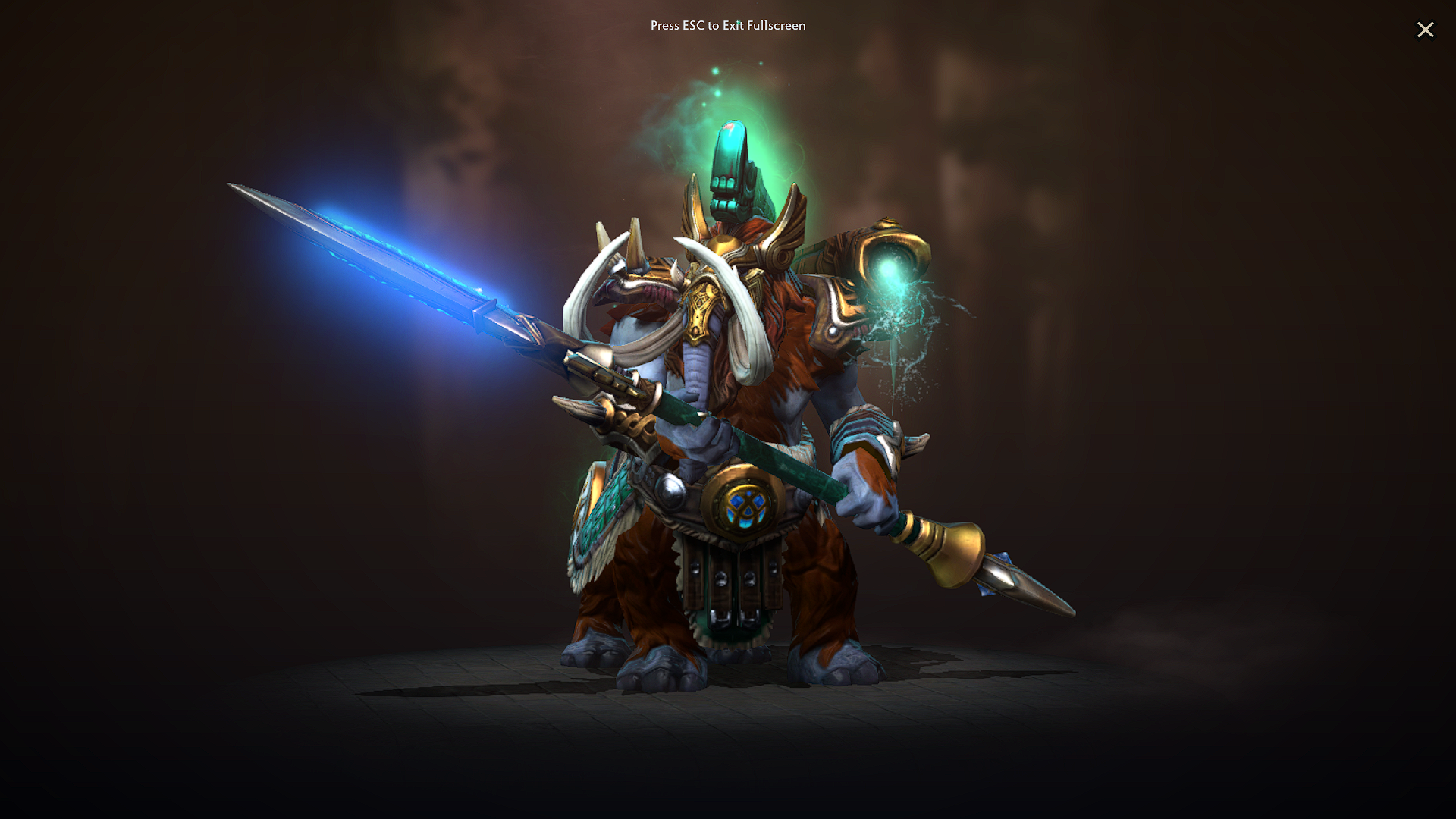Click the dark forest backdrop behind the hero
1456x819 pixels.
[1175, 227]
